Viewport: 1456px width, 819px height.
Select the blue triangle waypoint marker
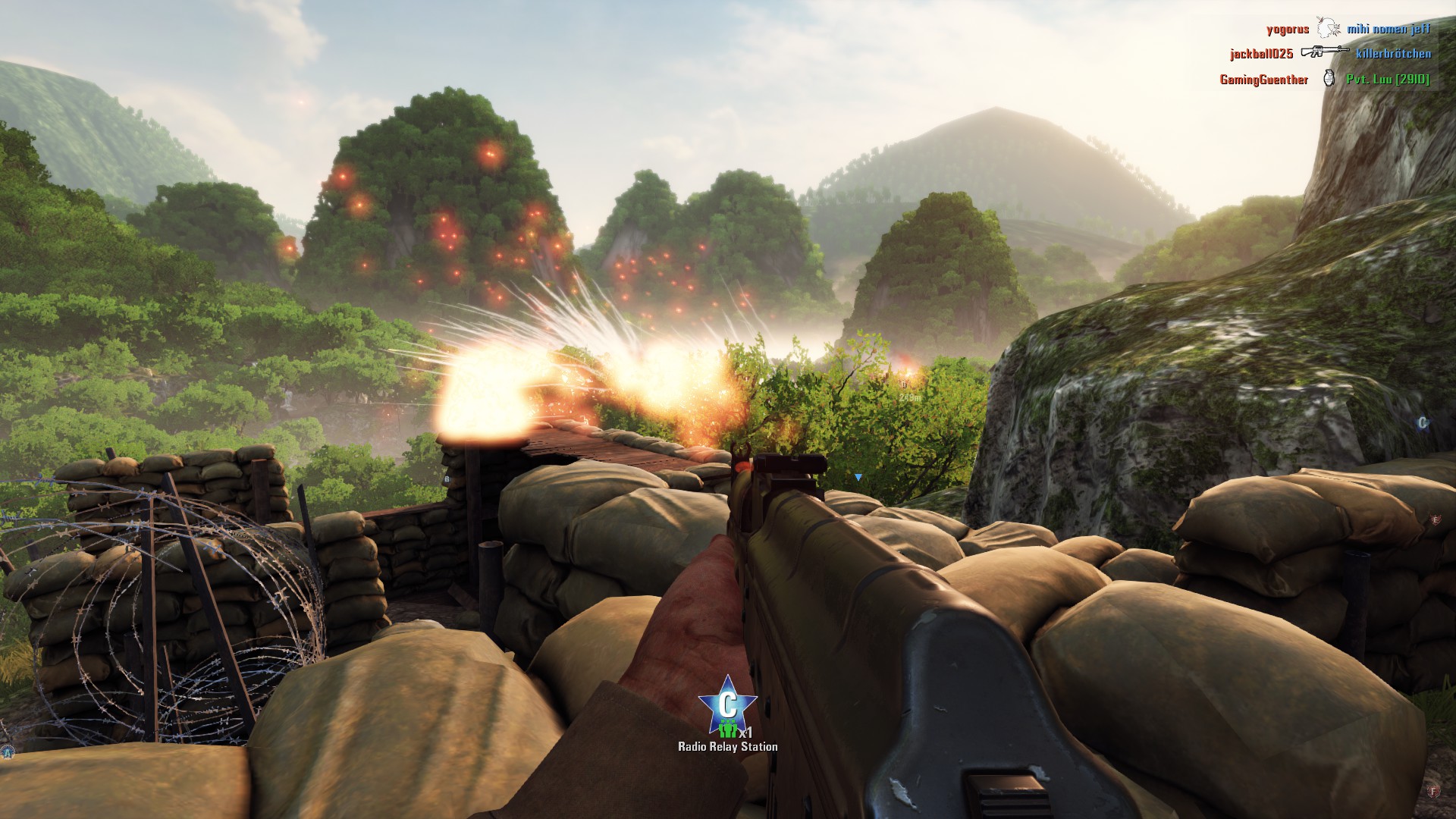858,477
